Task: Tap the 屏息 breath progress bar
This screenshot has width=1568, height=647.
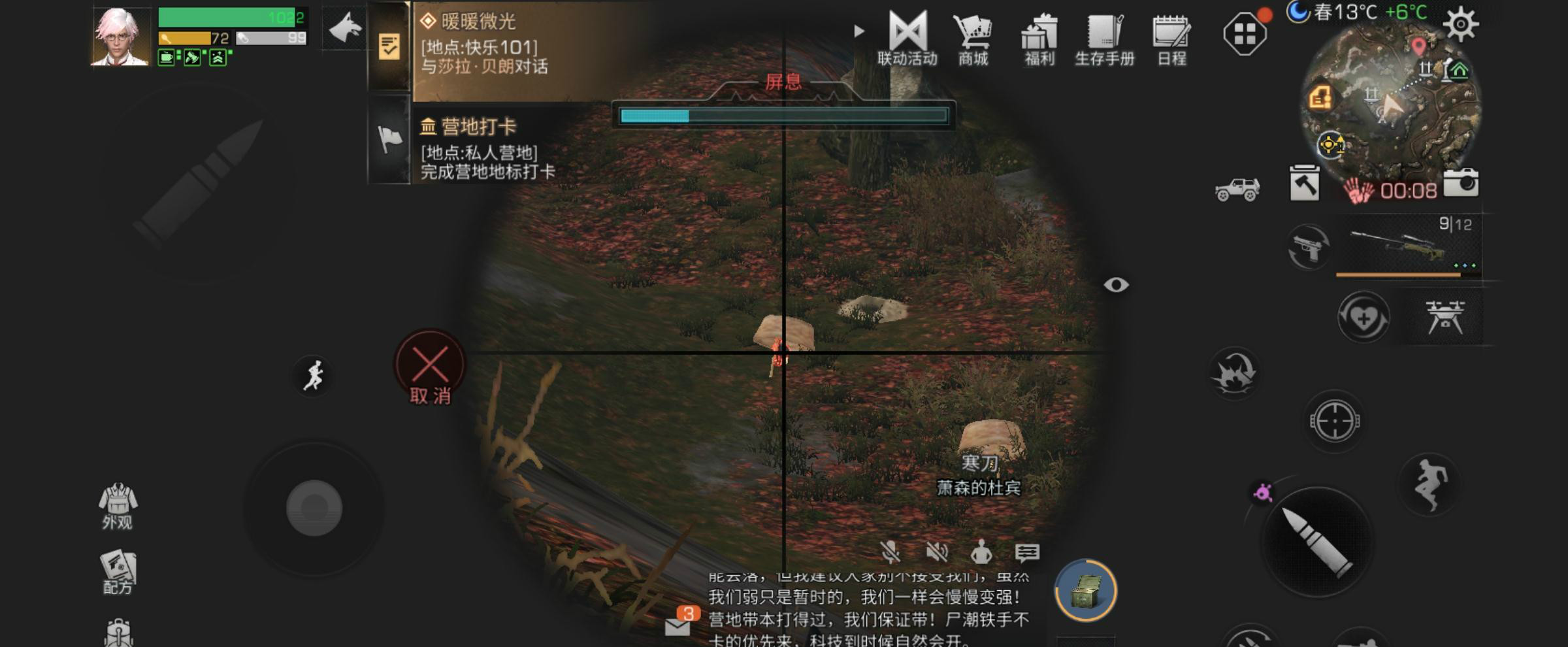Action: tap(784, 116)
